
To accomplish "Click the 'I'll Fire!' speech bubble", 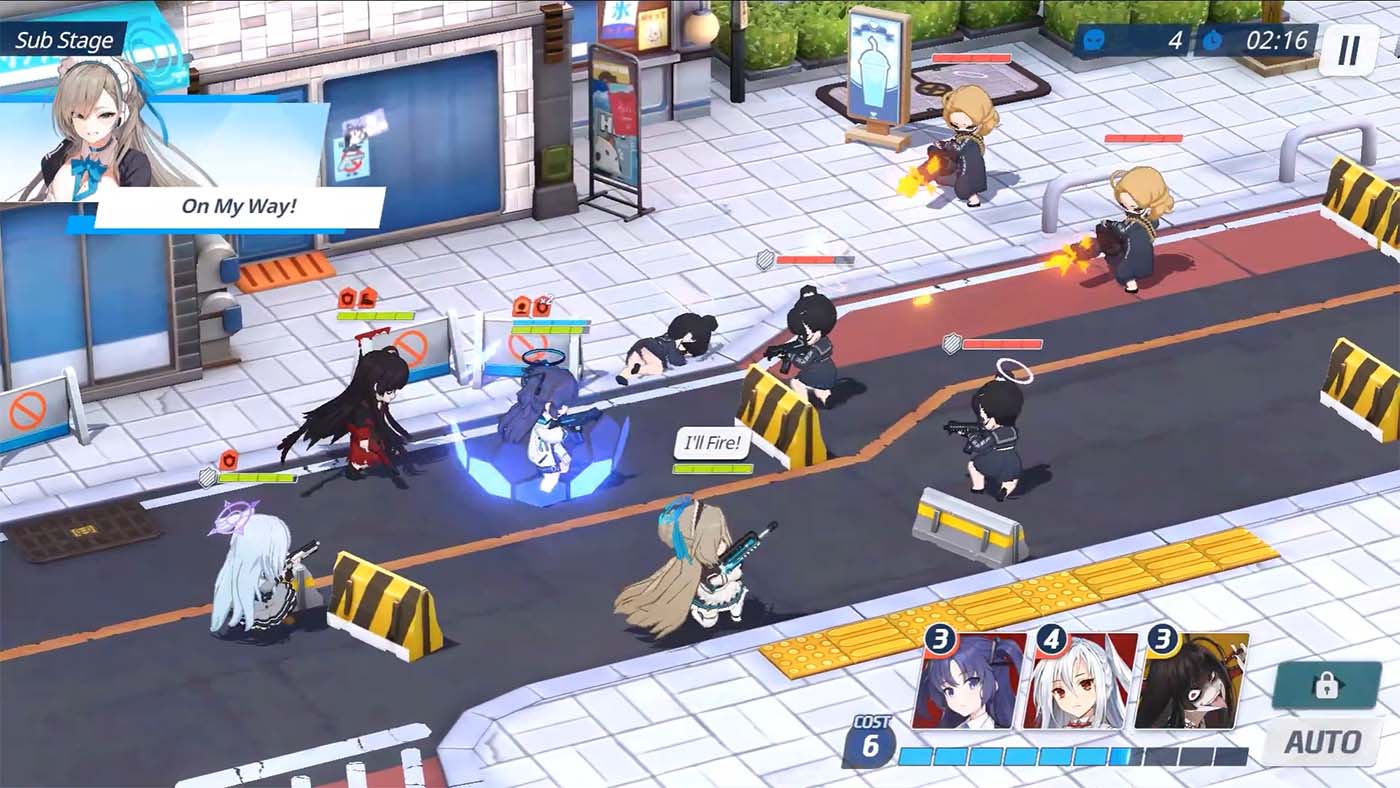I will pos(711,442).
